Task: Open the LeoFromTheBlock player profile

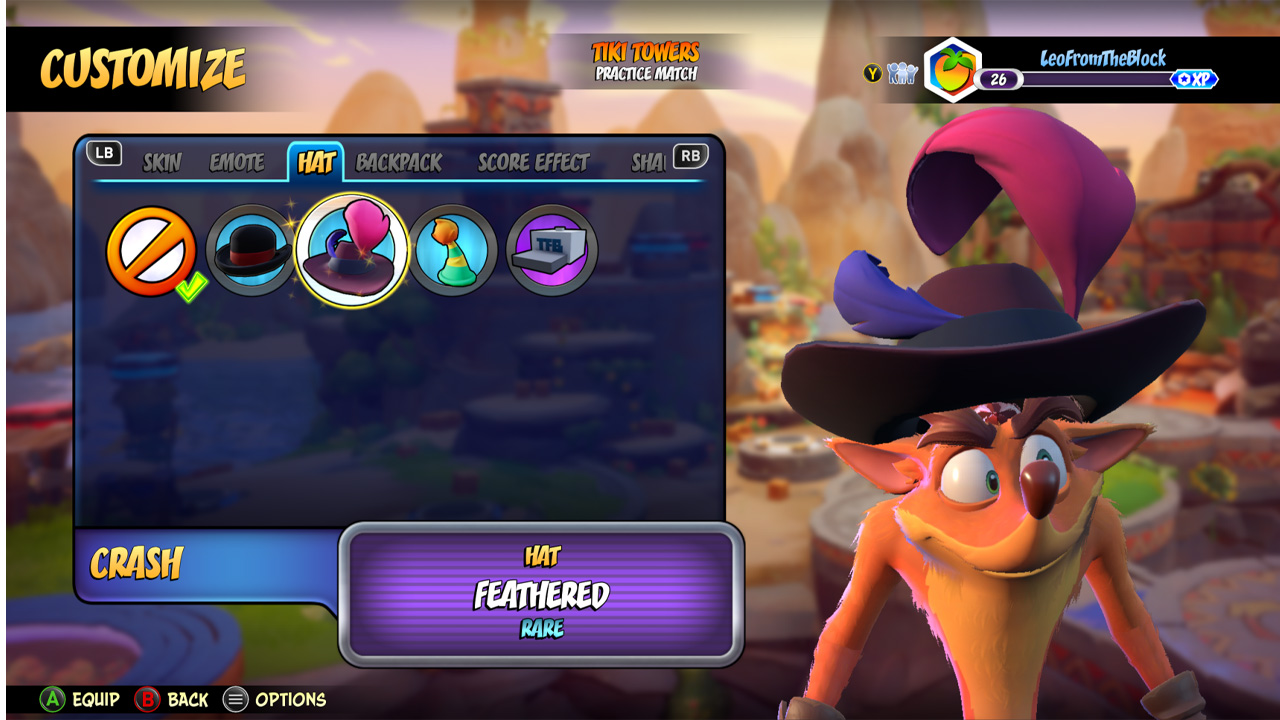Action: [x=1102, y=58]
